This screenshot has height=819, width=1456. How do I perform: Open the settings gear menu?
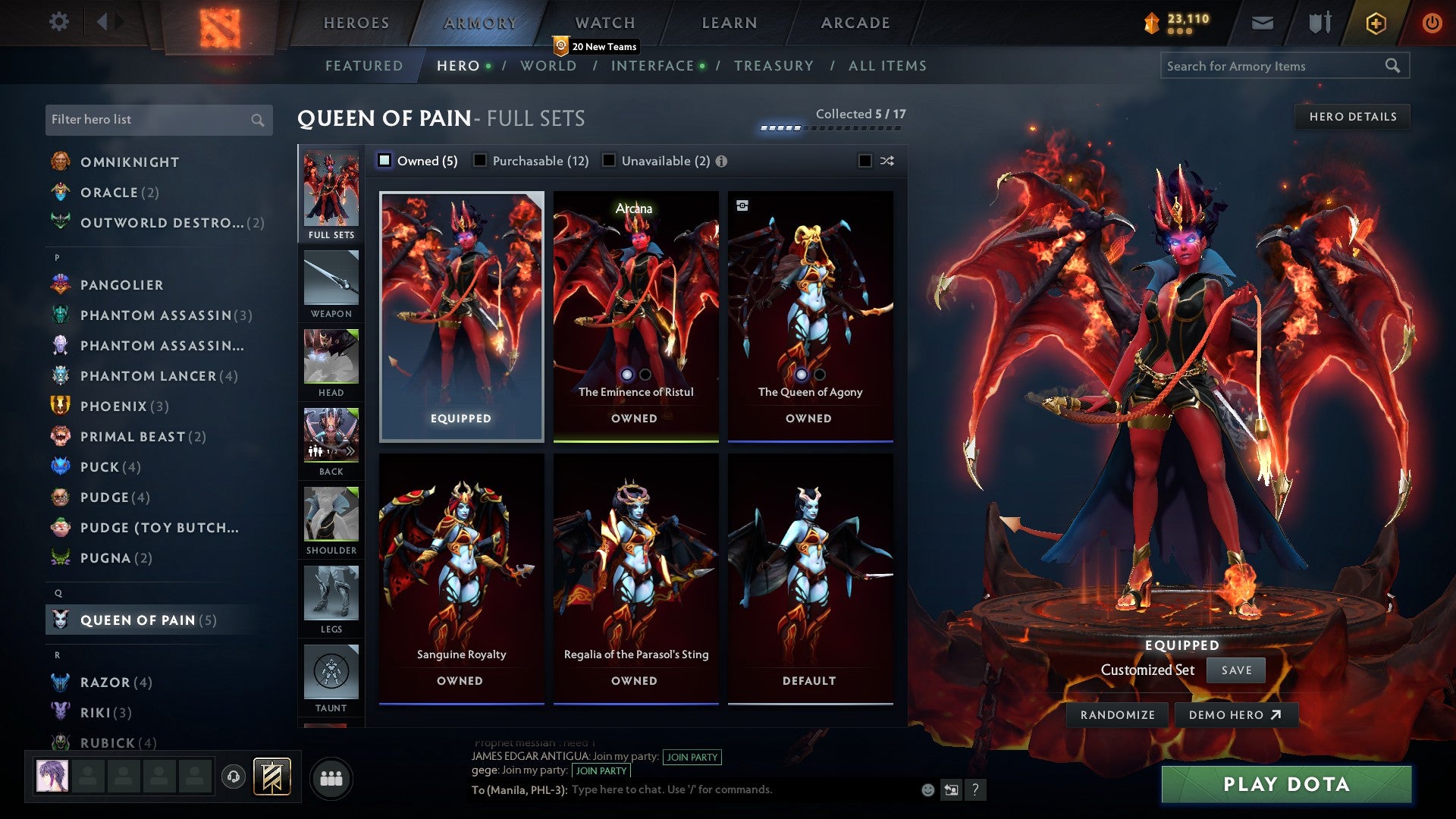[x=58, y=22]
